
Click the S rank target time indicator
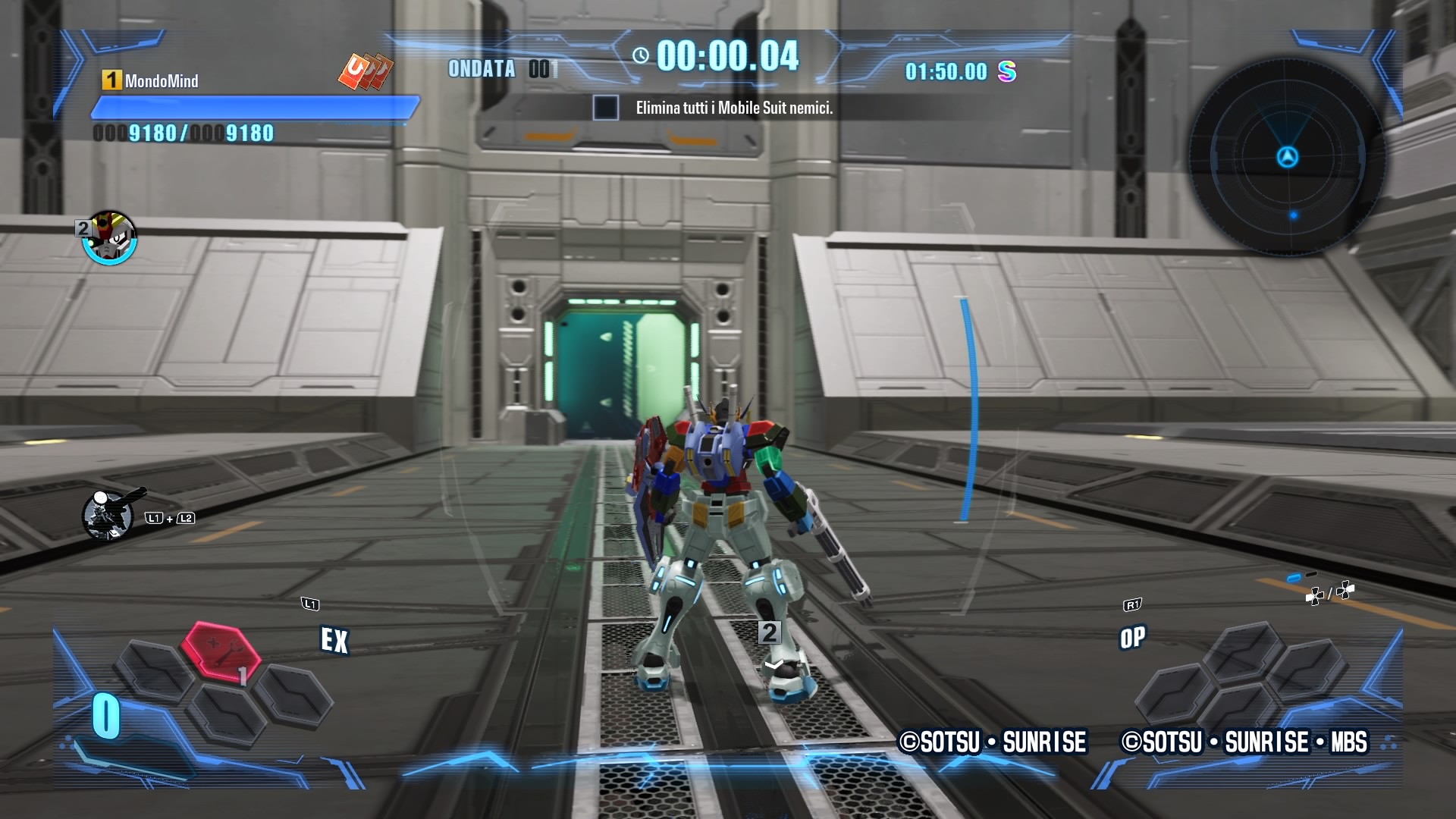[x=960, y=72]
